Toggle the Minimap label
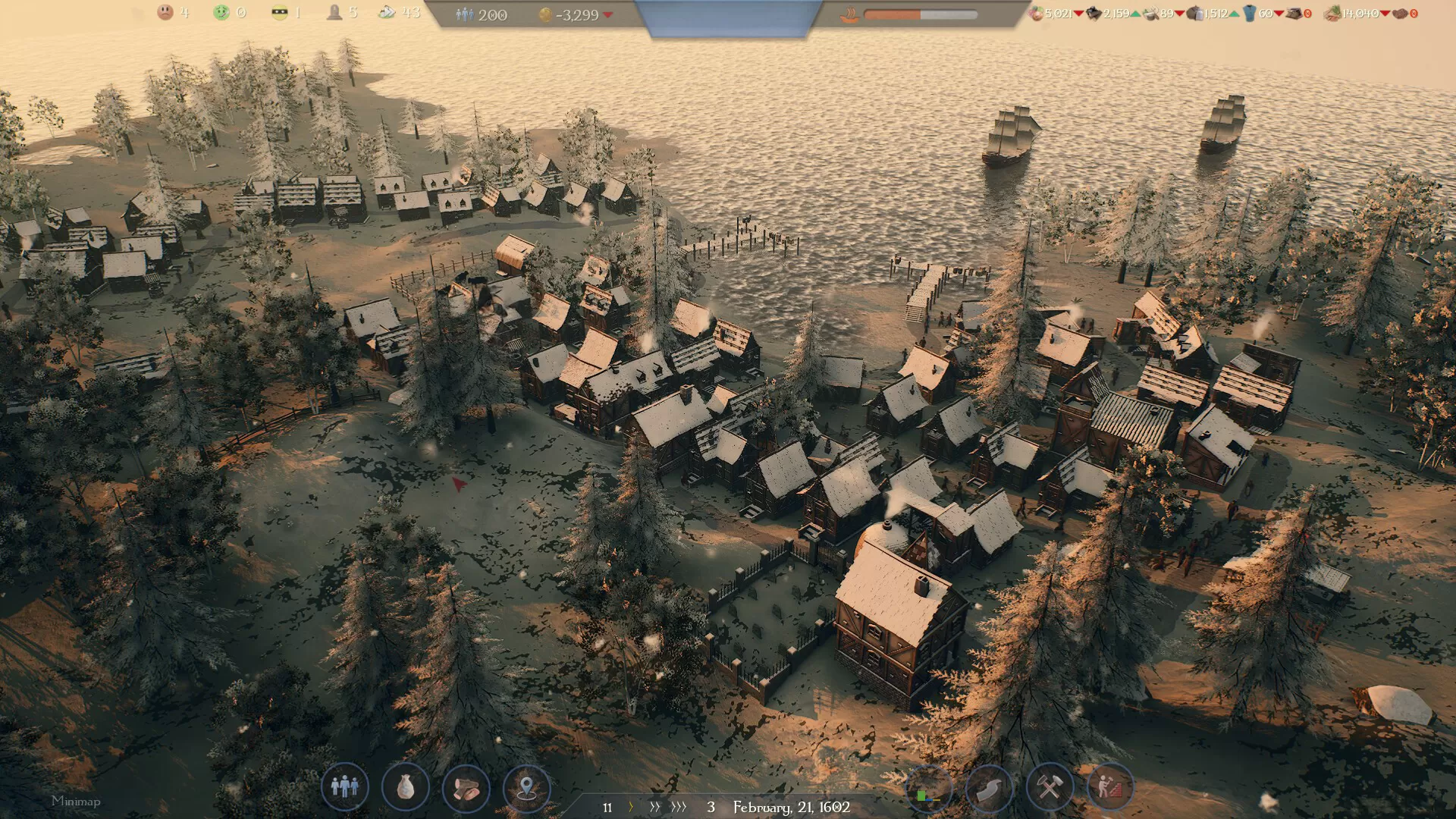 coord(76,801)
